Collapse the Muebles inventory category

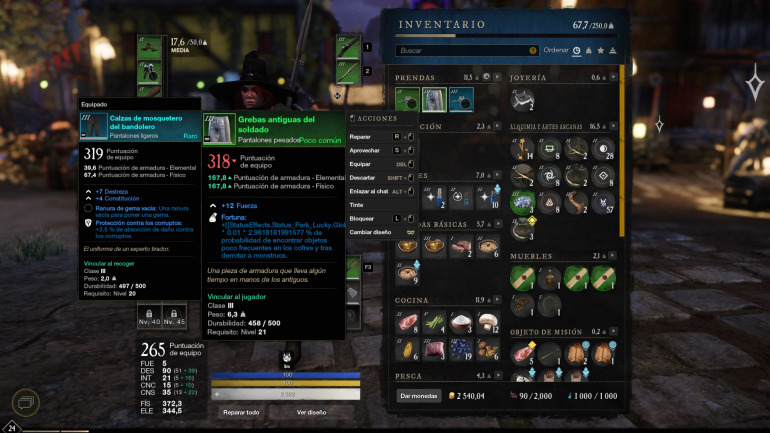tap(615, 256)
